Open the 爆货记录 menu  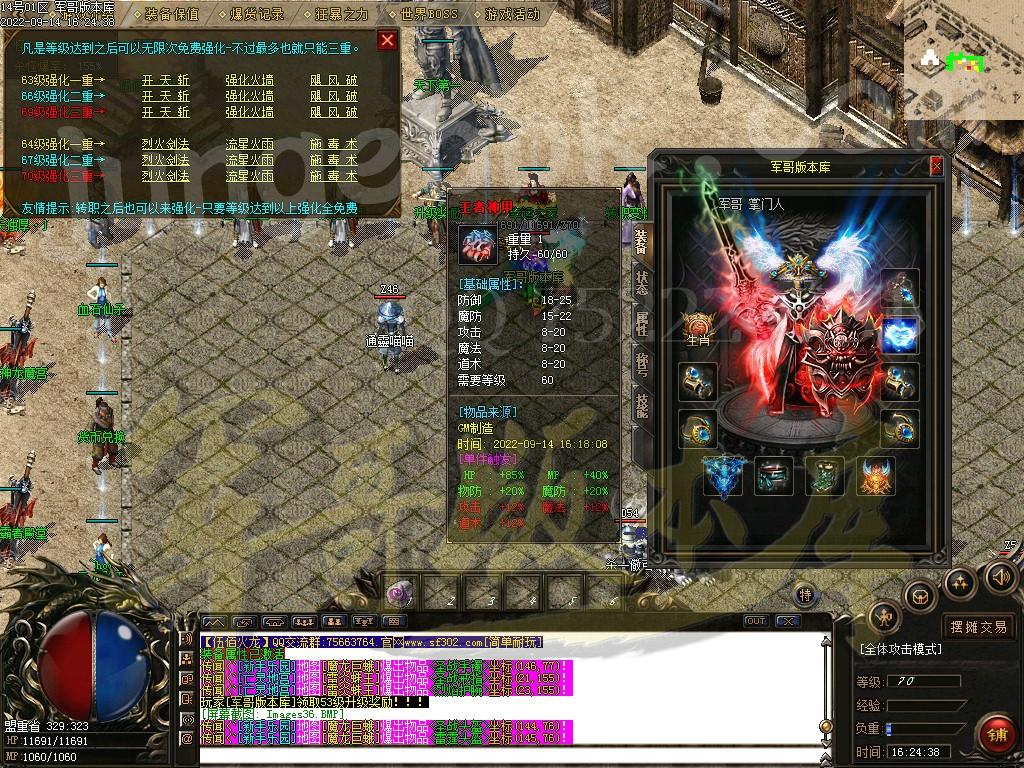pos(257,15)
